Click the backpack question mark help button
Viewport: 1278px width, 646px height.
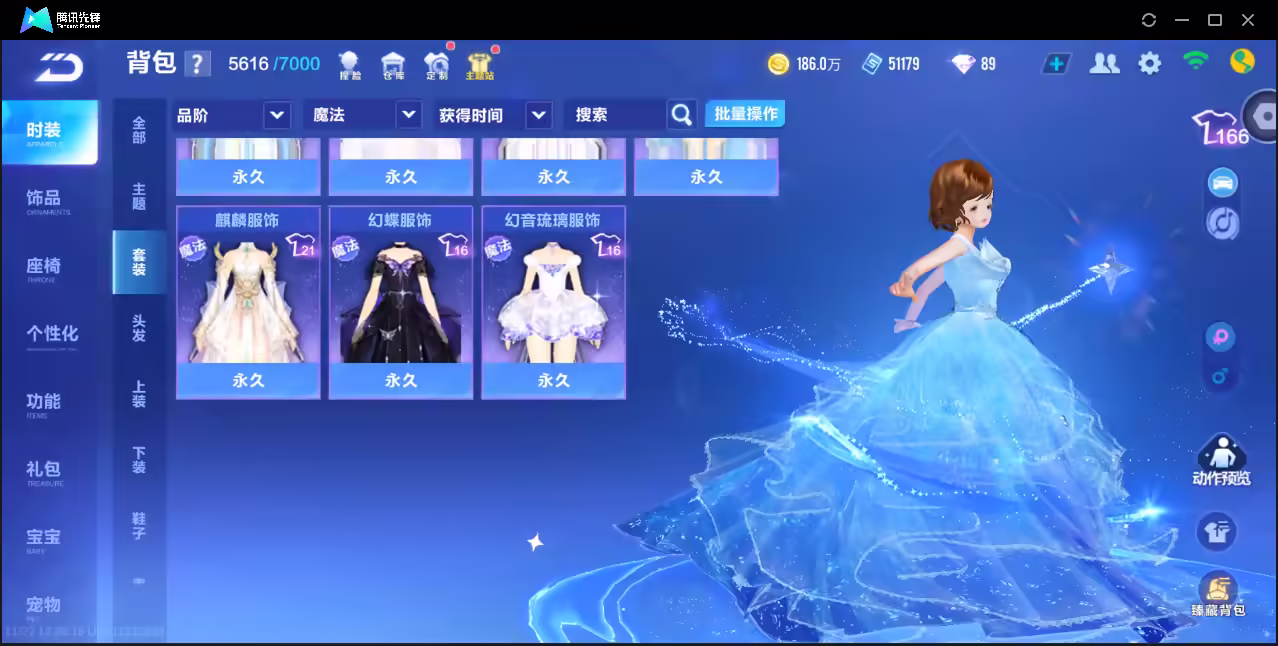pyautogui.click(x=197, y=64)
